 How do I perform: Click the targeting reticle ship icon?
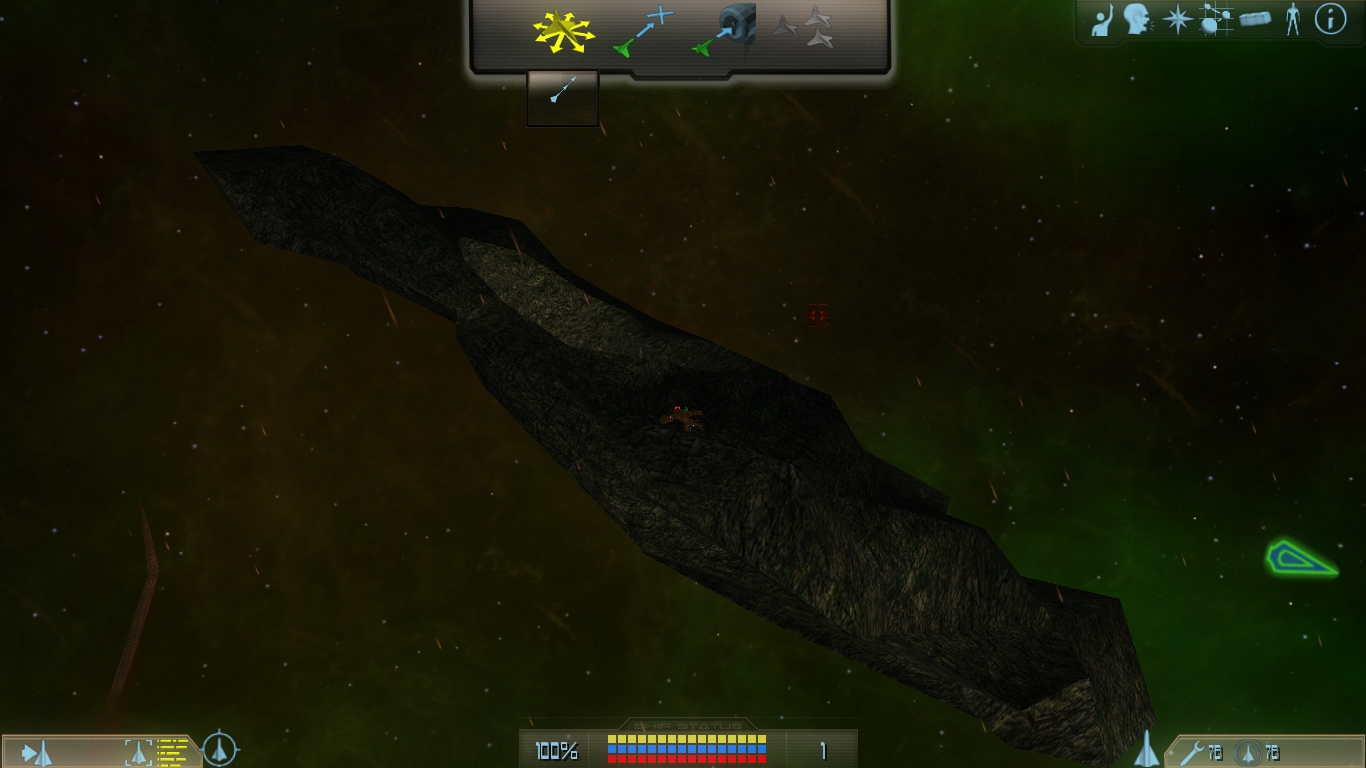tap(220, 749)
